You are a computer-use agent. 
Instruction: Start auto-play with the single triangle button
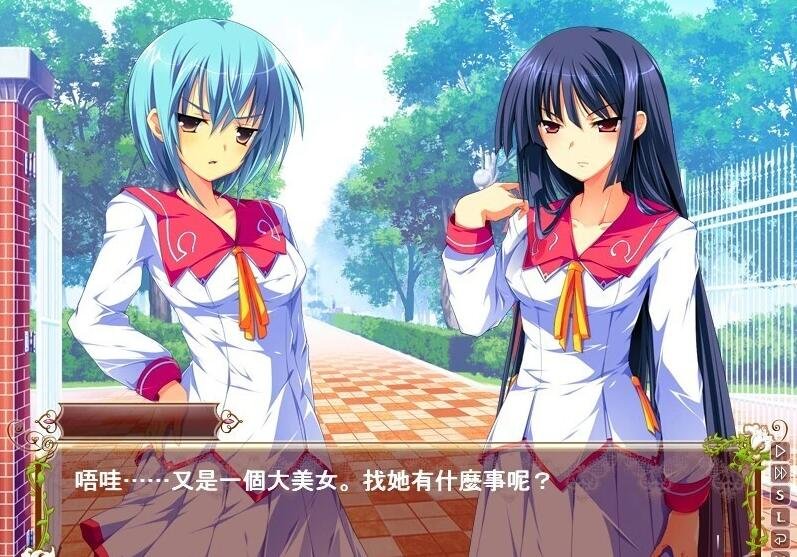781,450
